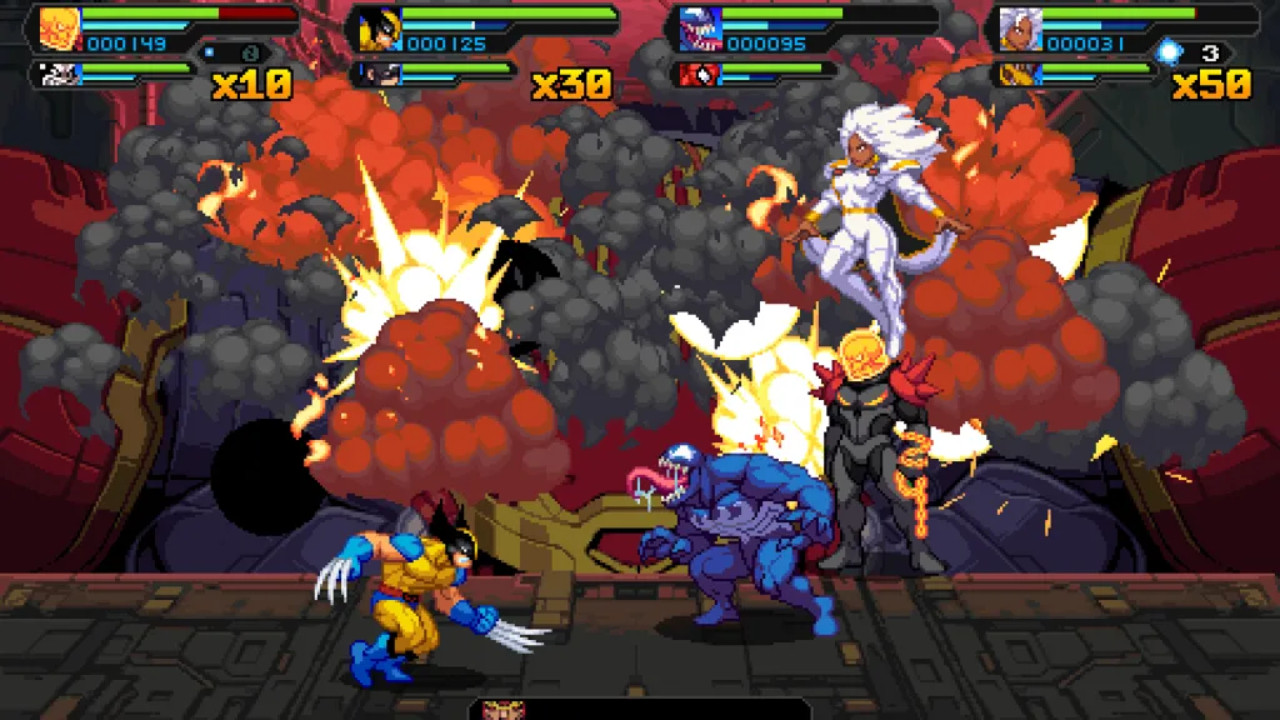Image resolution: width=1280 pixels, height=720 pixels.
Task: Click Wolverine's masked portrait
Action: tap(379, 29)
